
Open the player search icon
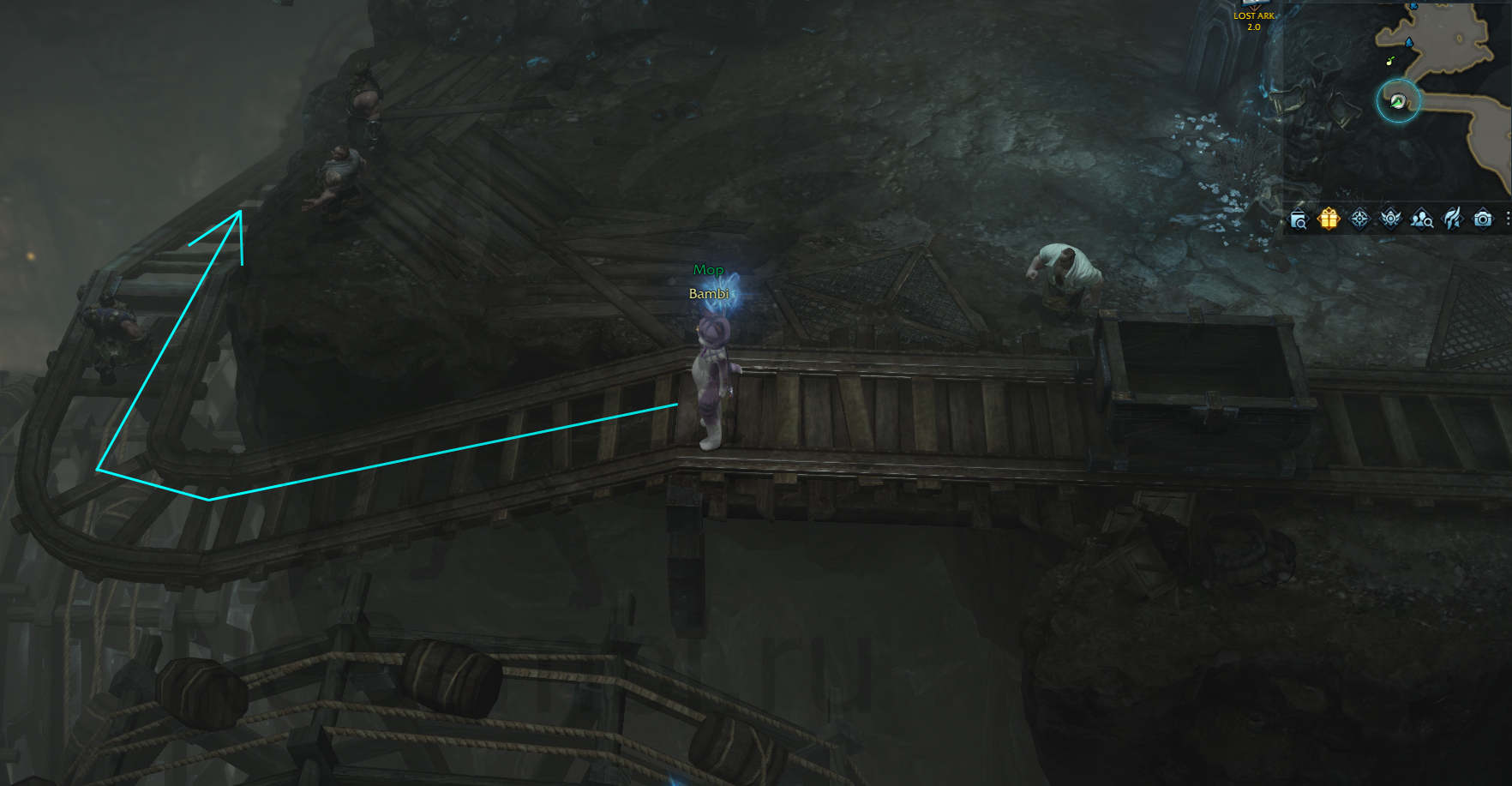(x=1421, y=219)
